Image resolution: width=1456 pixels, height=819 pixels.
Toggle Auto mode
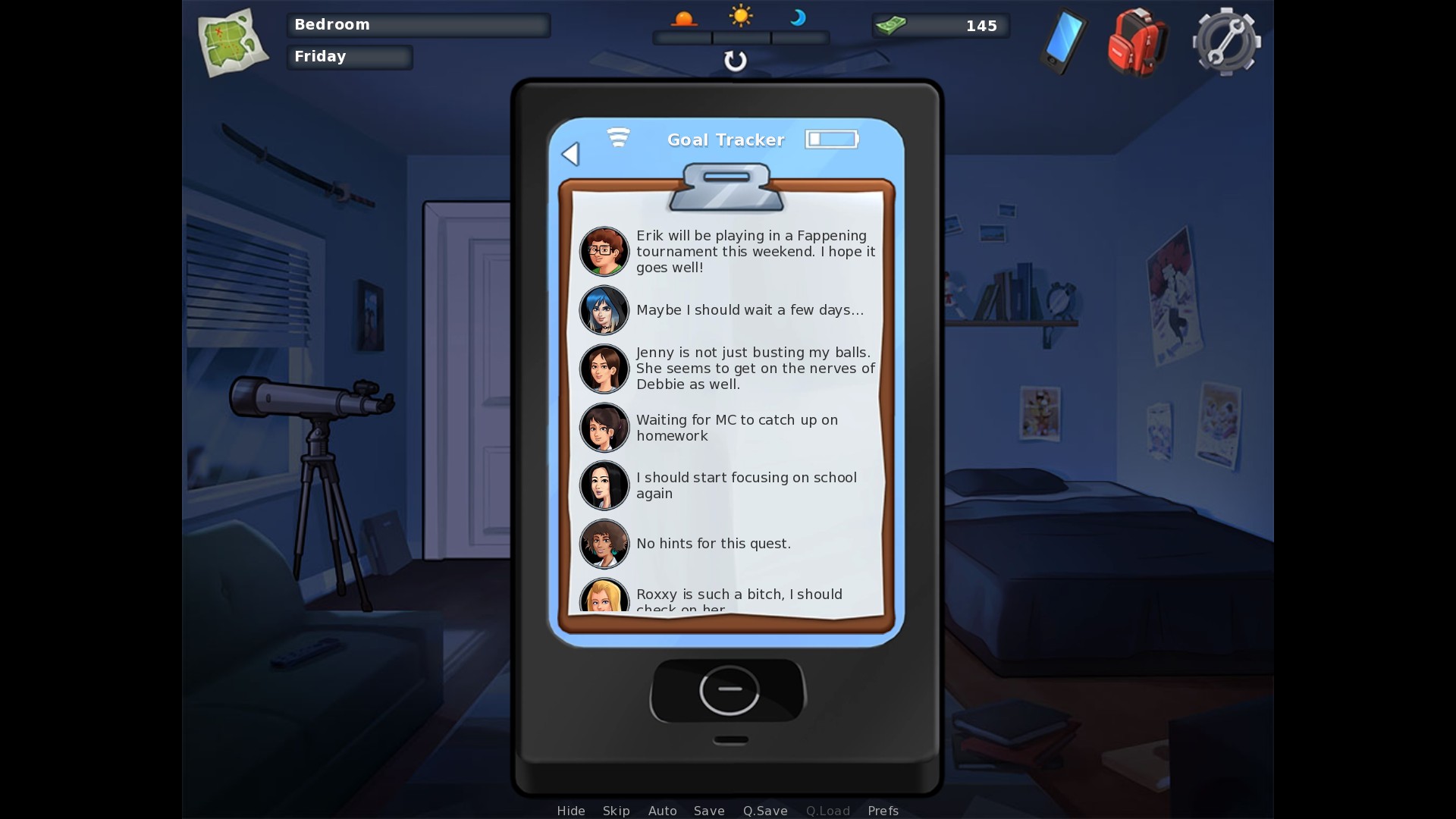(x=662, y=811)
